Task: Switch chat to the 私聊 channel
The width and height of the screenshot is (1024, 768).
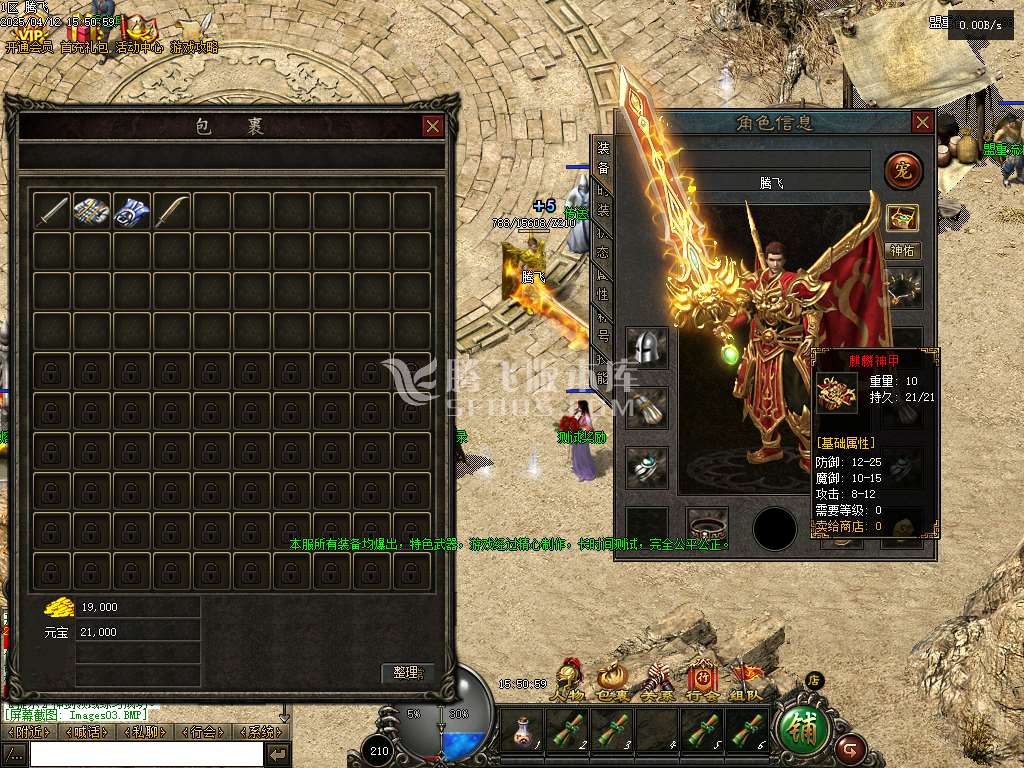Action: (x=145, y=732)
